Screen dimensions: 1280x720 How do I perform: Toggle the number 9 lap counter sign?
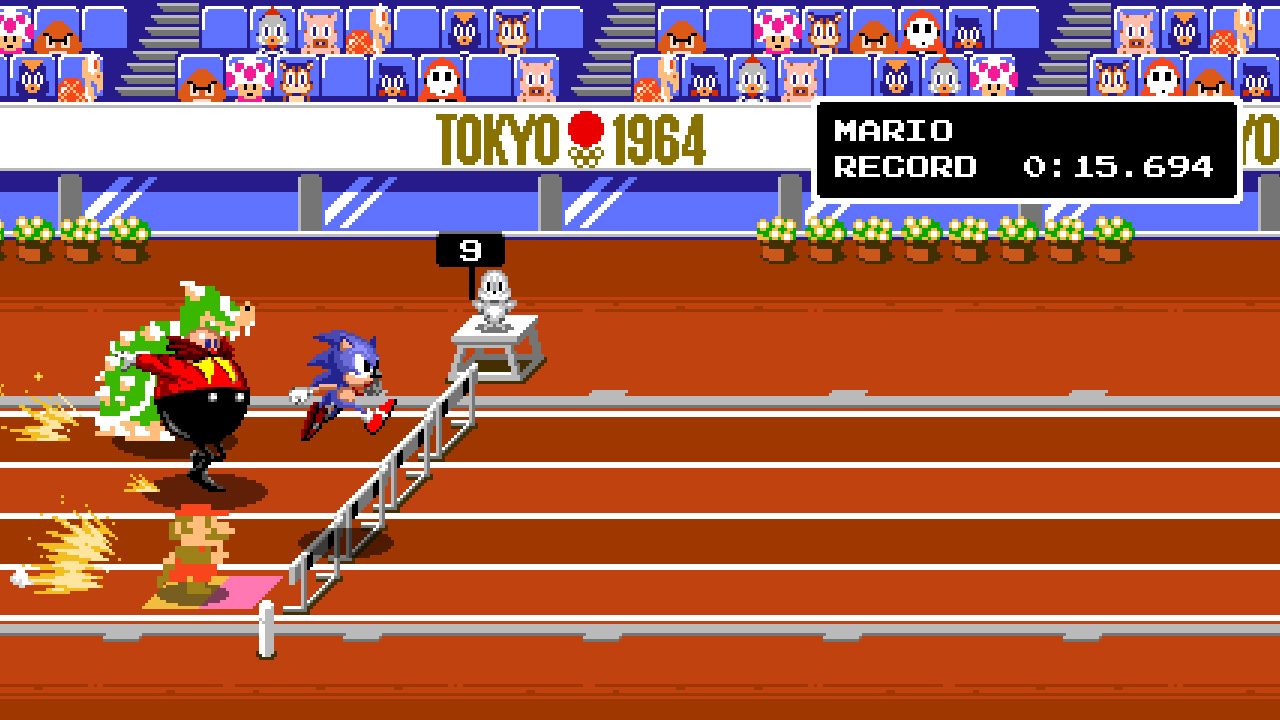468,248
